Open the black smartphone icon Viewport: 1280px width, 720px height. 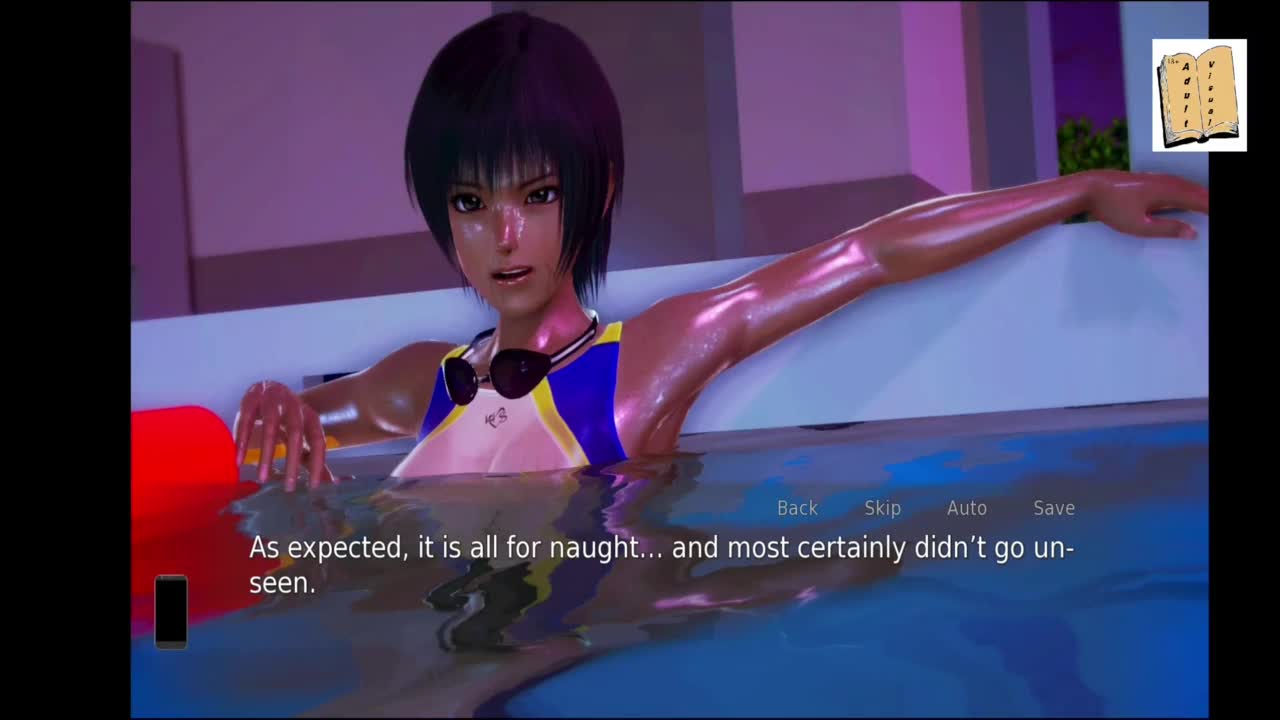pyautogui.click(x=171, y=611)
